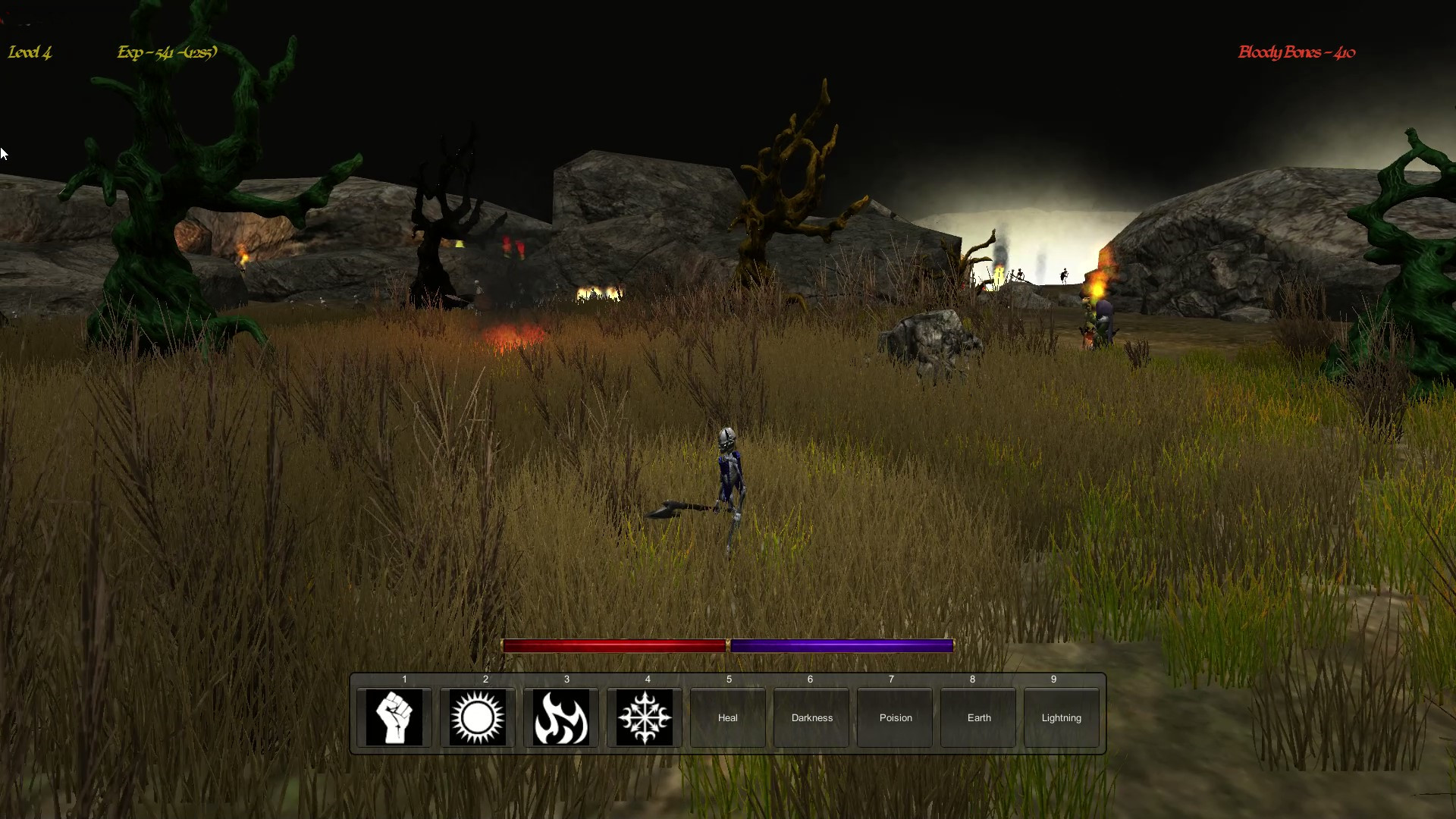Viewport: 1456px width, 819px height.
Task: Click the Level 4 label
Action: pyautogui.click(x=29, y=53)
